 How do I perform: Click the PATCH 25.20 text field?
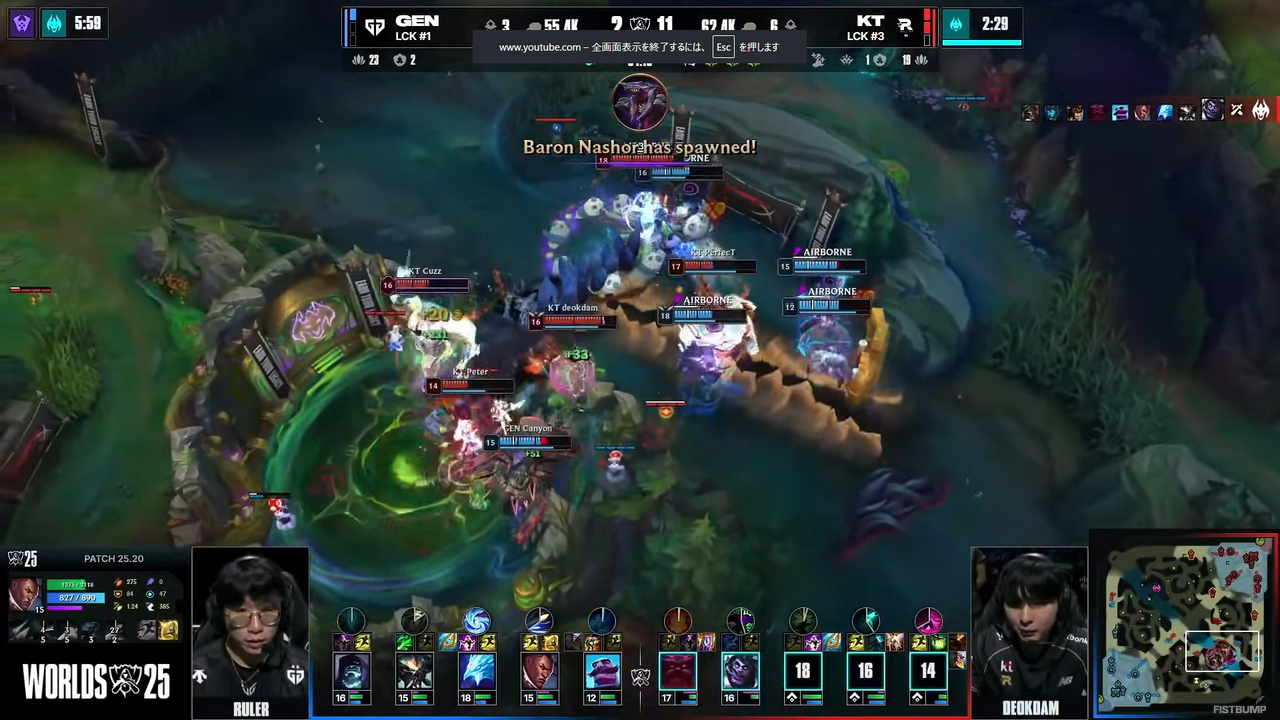point(113,558)
